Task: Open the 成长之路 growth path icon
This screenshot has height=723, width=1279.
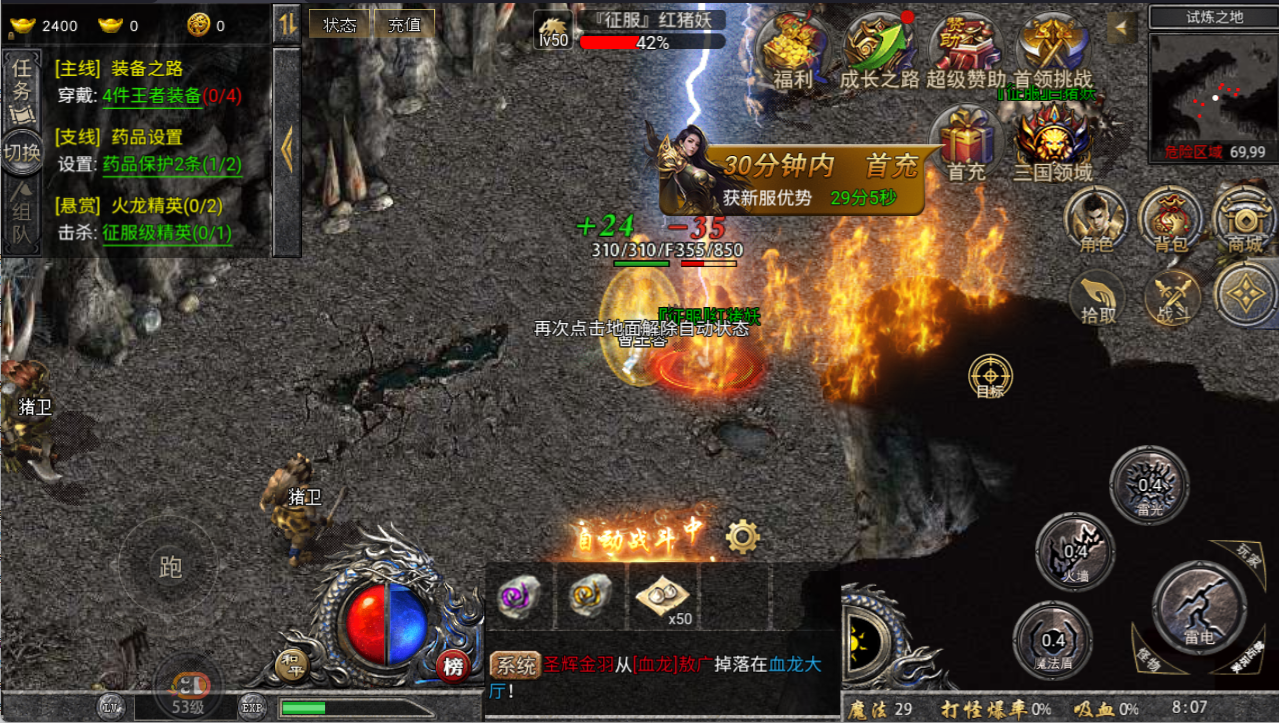Action: coord(878,50)
